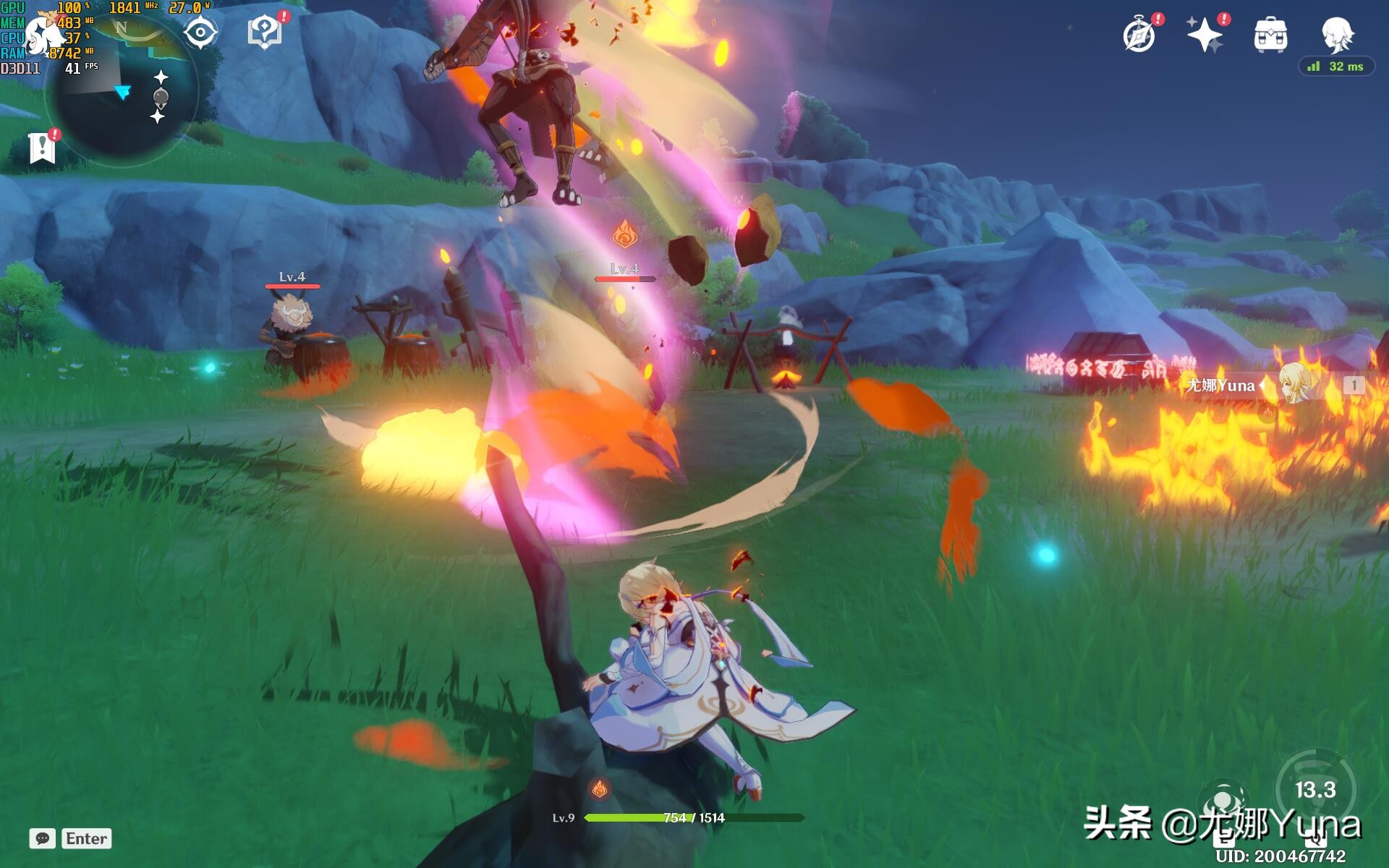The height and width of the screenshot is (868, 1389).
Task: Toggle the eye-shaped elemental sight icon
Action: coord(200,33)
